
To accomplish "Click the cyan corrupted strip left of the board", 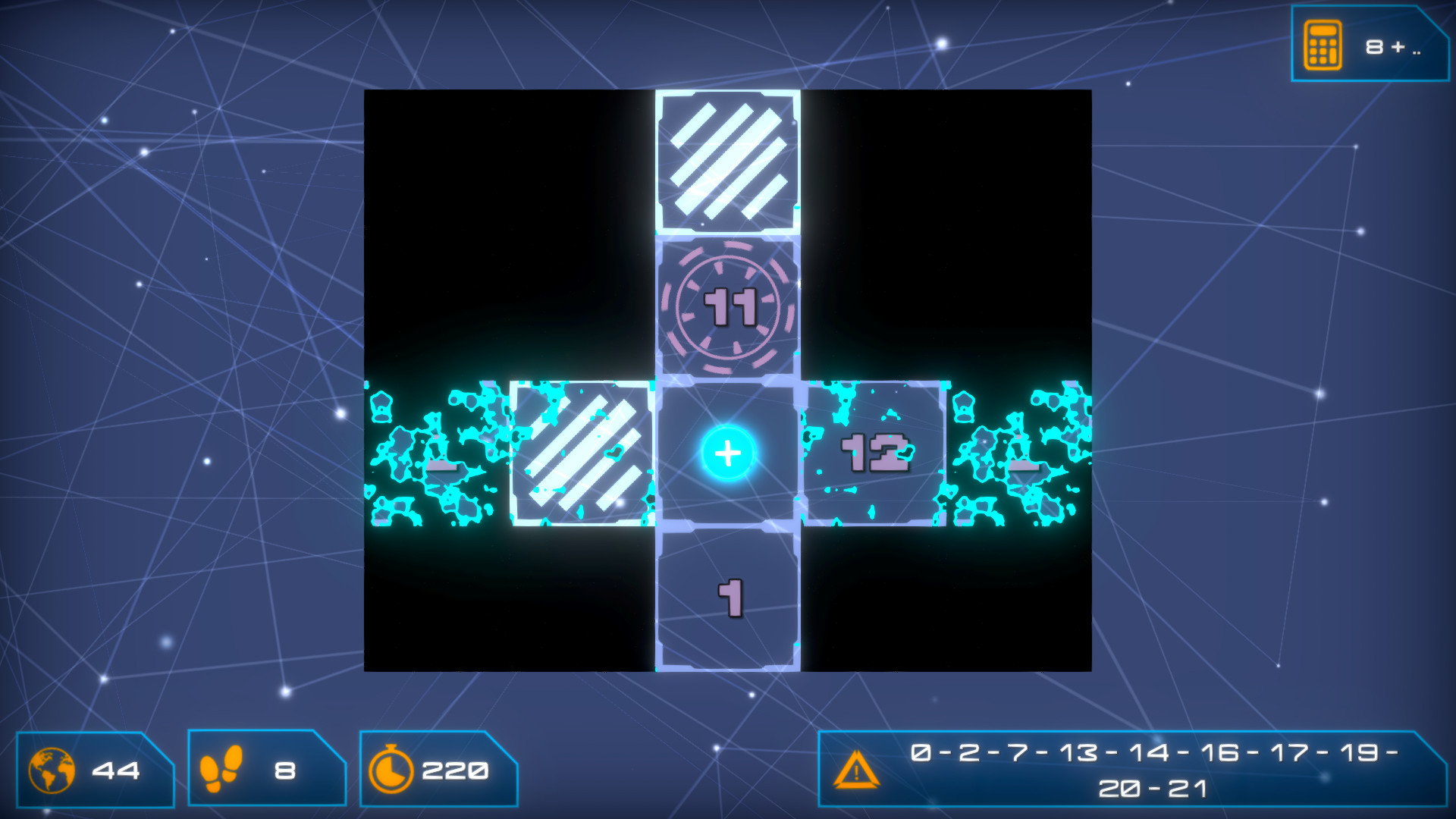I will (x=432, y=455).
